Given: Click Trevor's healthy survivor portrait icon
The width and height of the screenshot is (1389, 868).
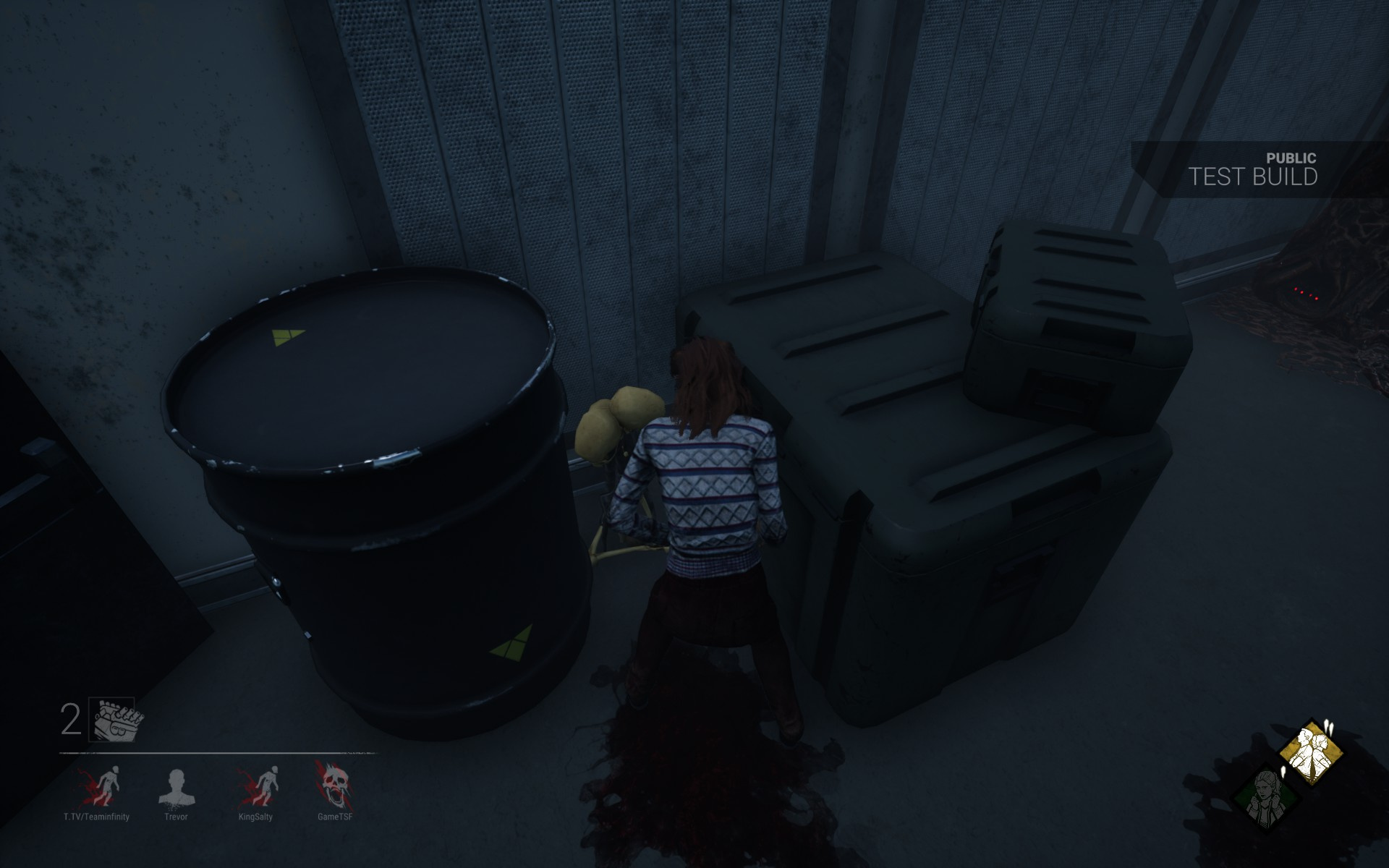Looking at the screenshot, I should pos(176,785).
